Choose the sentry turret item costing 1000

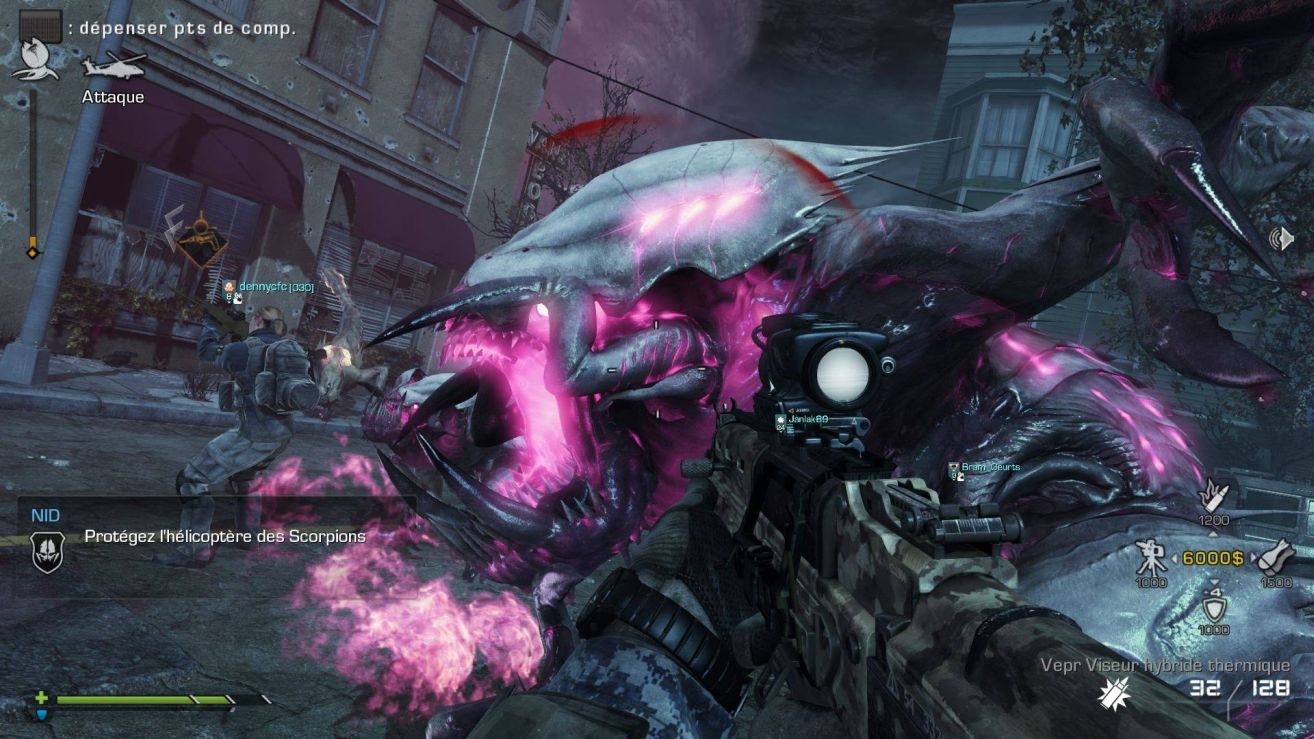pos(1151,556)
